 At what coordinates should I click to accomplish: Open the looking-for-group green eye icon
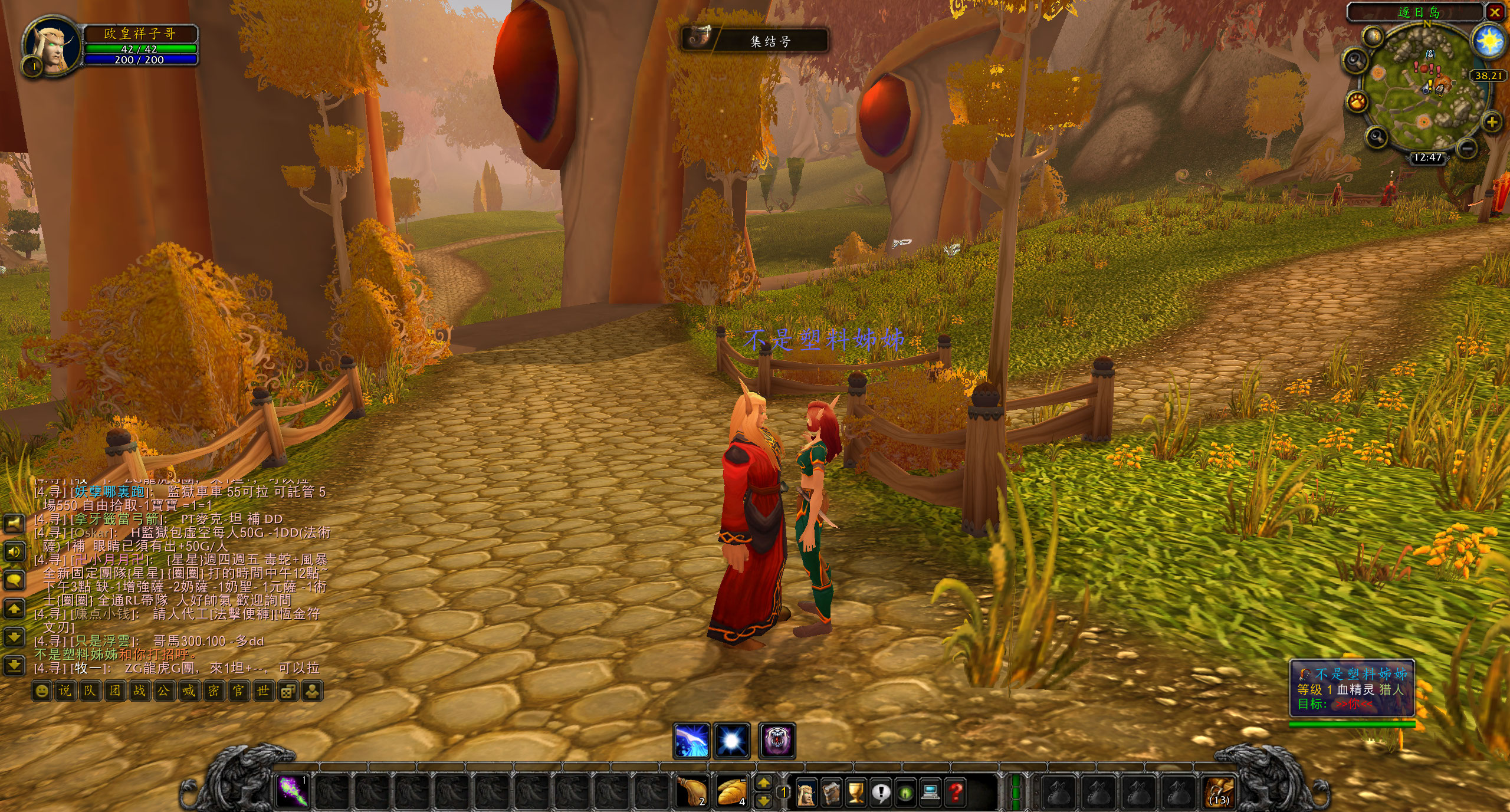(905, 793)
